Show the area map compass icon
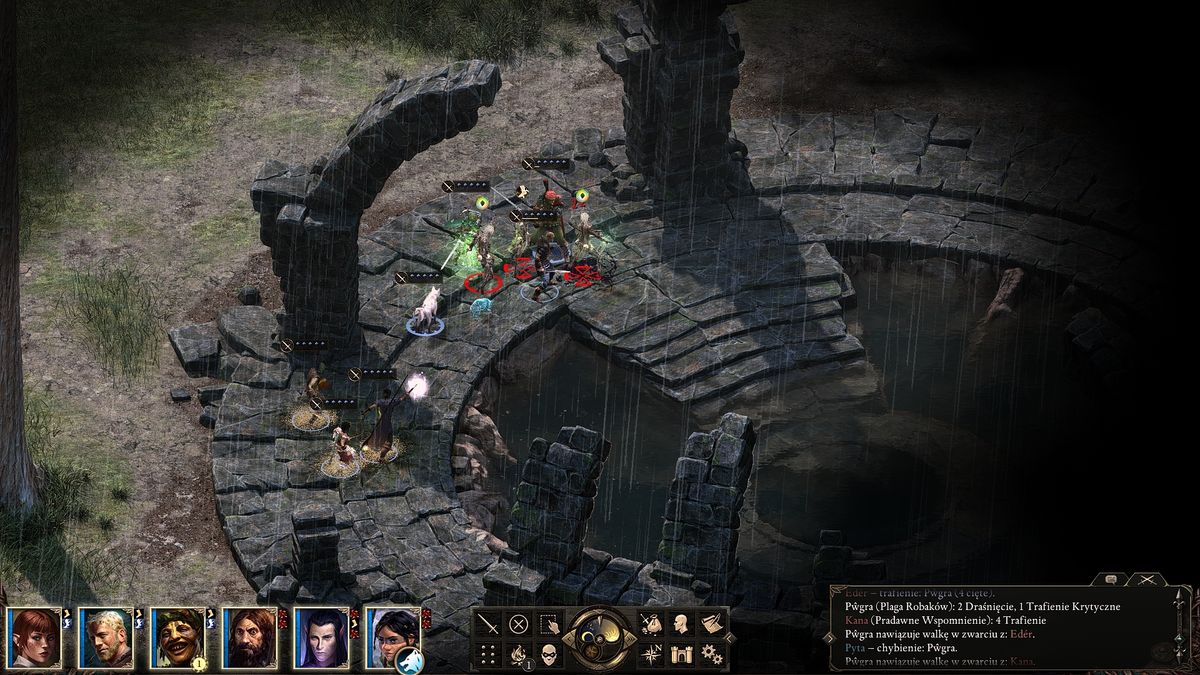Viewport: 1200px width, 675px height. pos(651,655)
